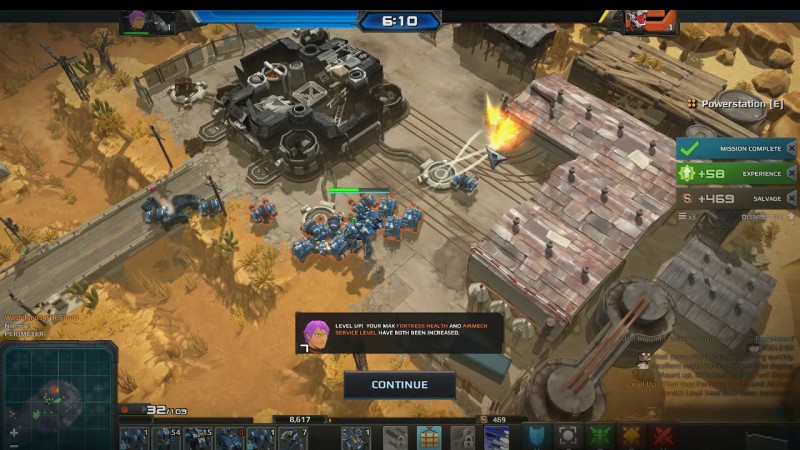Screen dimensions: 800x450
Task: Select the red enemy player portrait
Action: (x=637, y=20)
